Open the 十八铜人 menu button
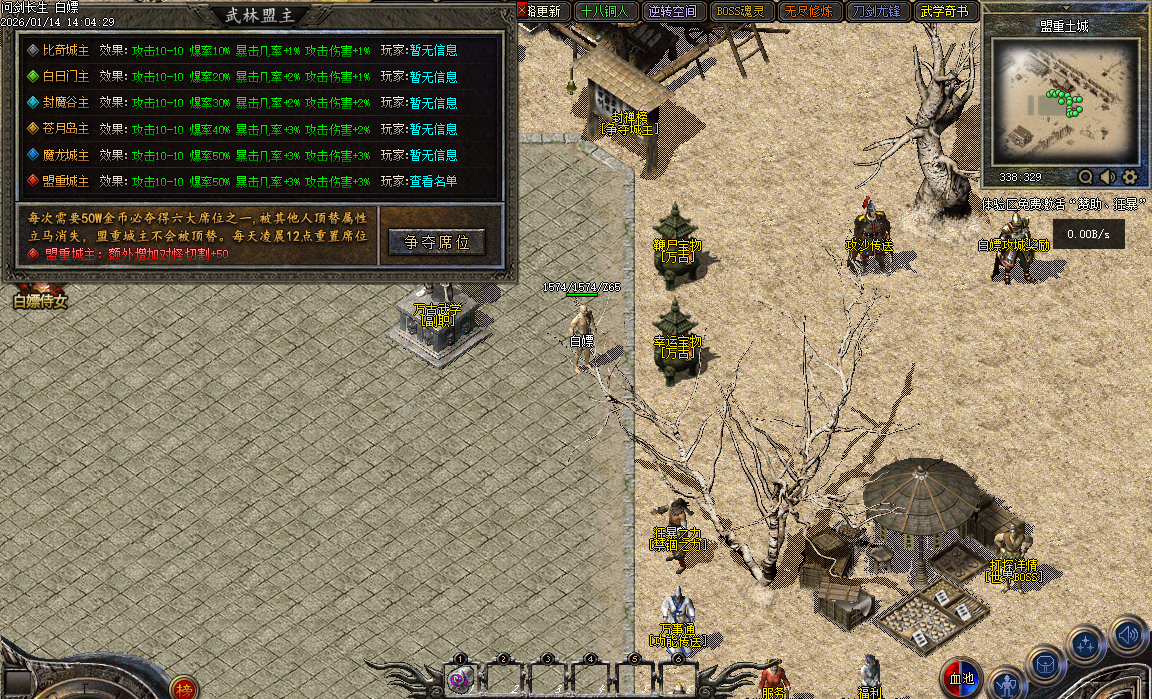 [604, 12]
